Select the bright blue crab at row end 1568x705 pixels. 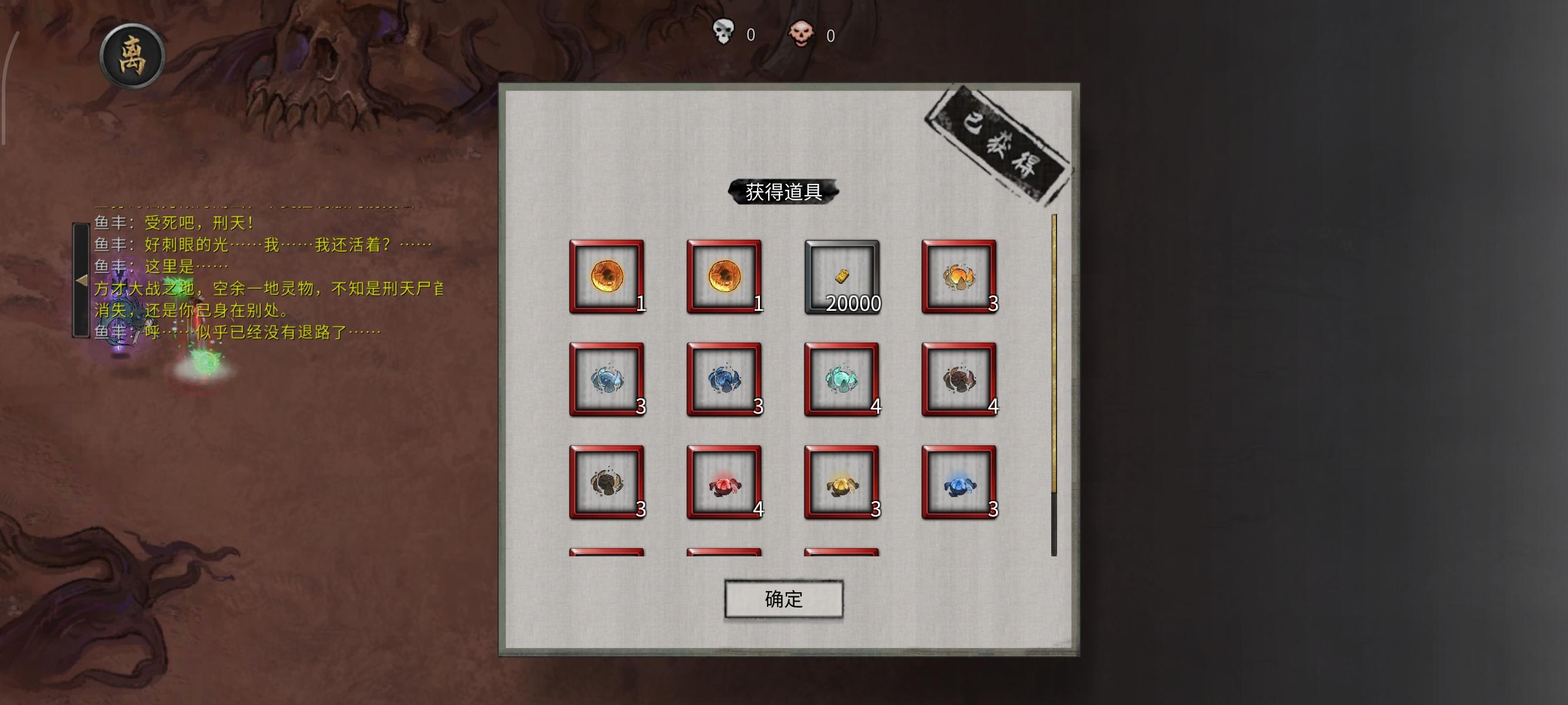click(x=960, y=481)
